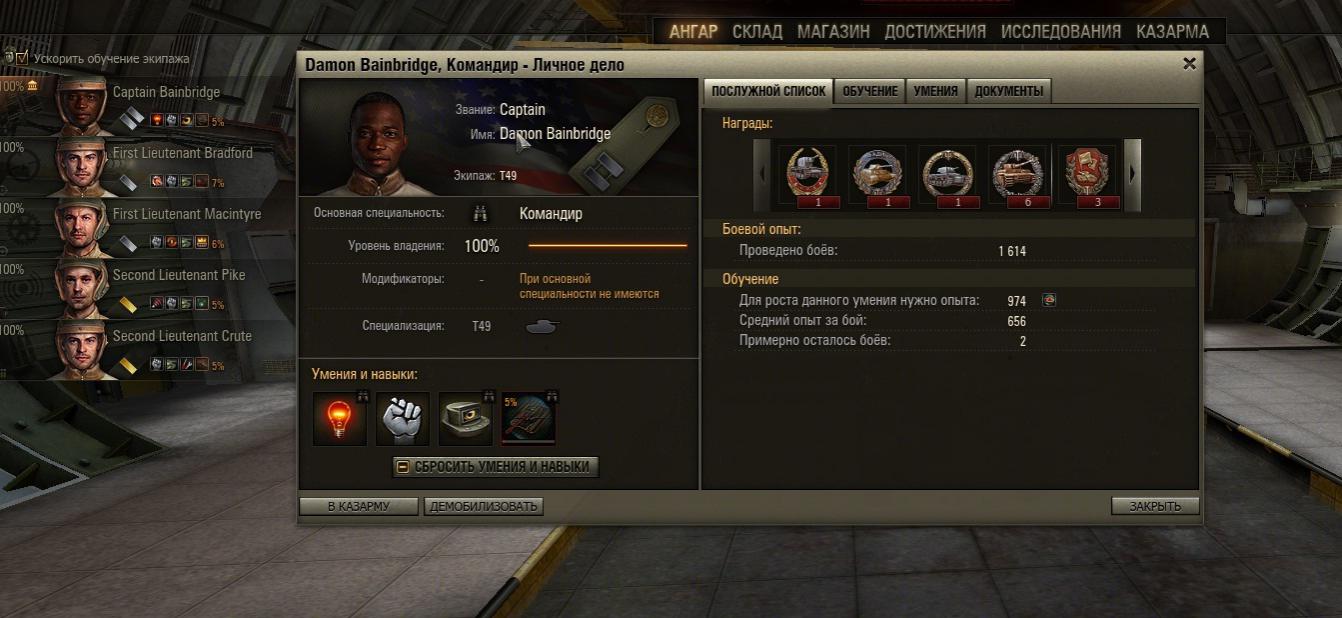
Task: Open the КАЗАРМА barracks menu
Action: click(1172, 32)
